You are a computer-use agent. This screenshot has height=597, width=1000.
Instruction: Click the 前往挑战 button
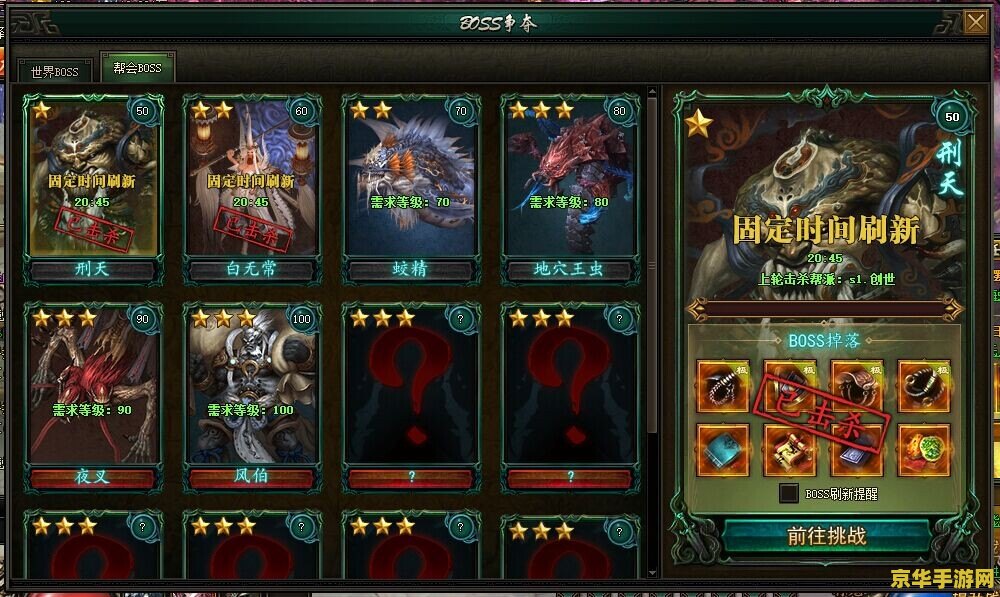tap(826, 536)
